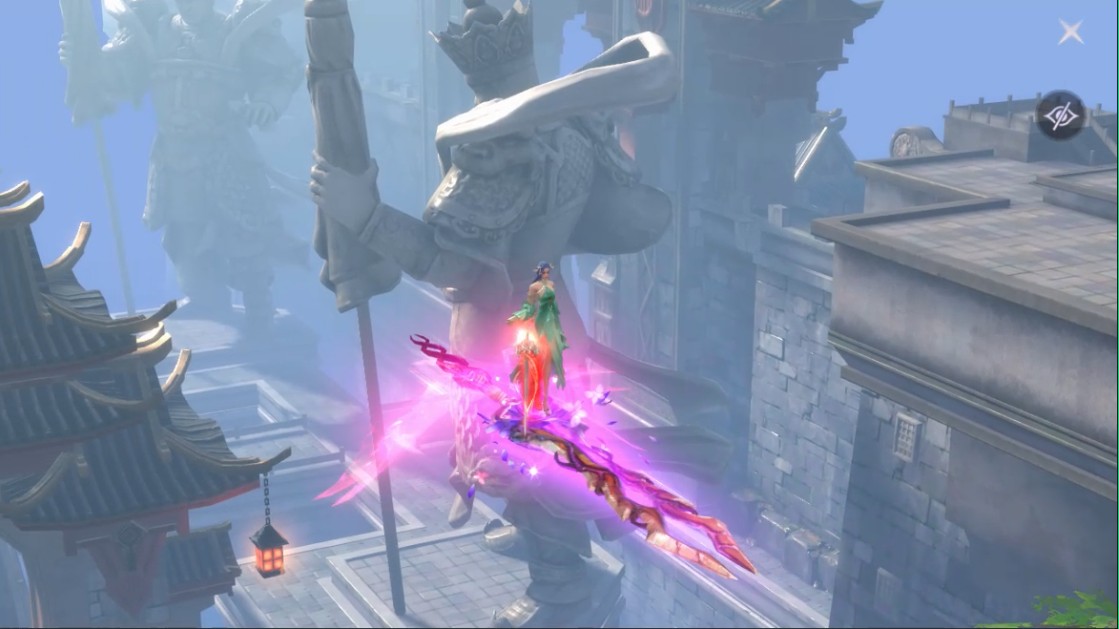Image resolution: width=1119 pixels, height=629 pixels.
Task: Close the preview with the X button
Action: point(1071,33)
